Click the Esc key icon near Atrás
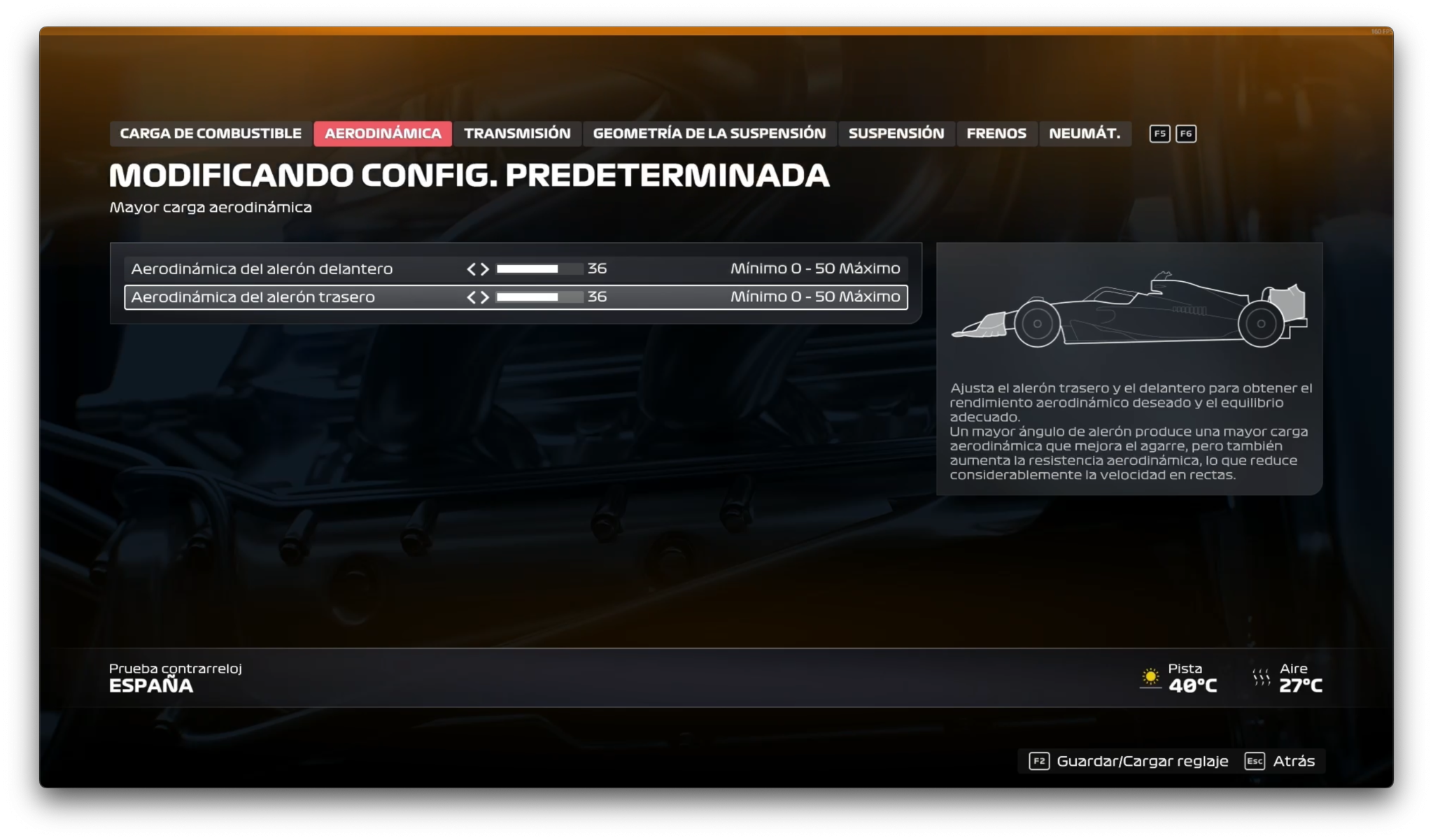The height and width of the screenshot is (840, 1433). (x=1255, y=761)
